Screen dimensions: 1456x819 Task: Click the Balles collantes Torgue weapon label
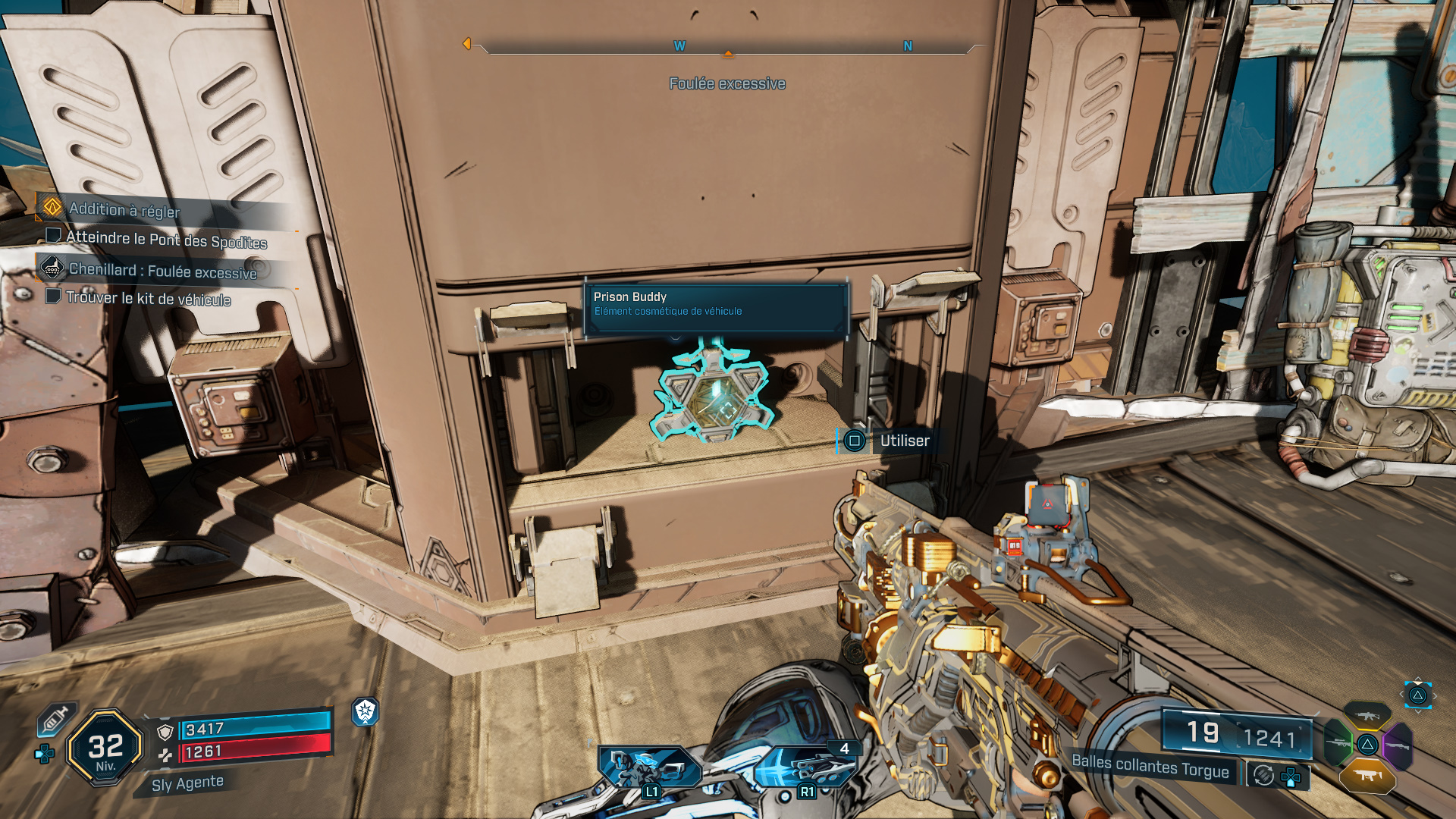1153,767
